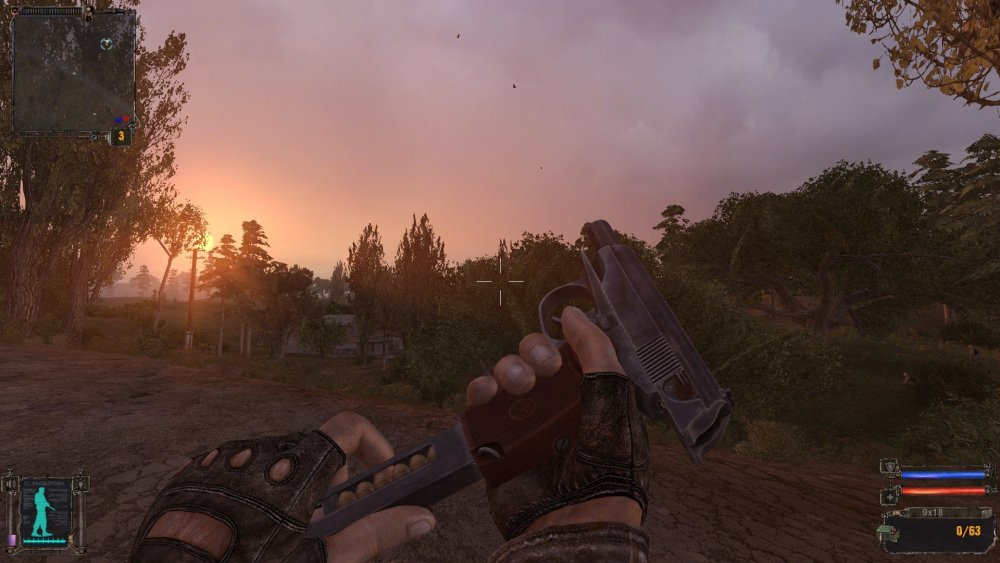Viewport: 1000px width, 563px height.
Task: Click the teal stalker stance indicator
Action: [x=42, y=511]
